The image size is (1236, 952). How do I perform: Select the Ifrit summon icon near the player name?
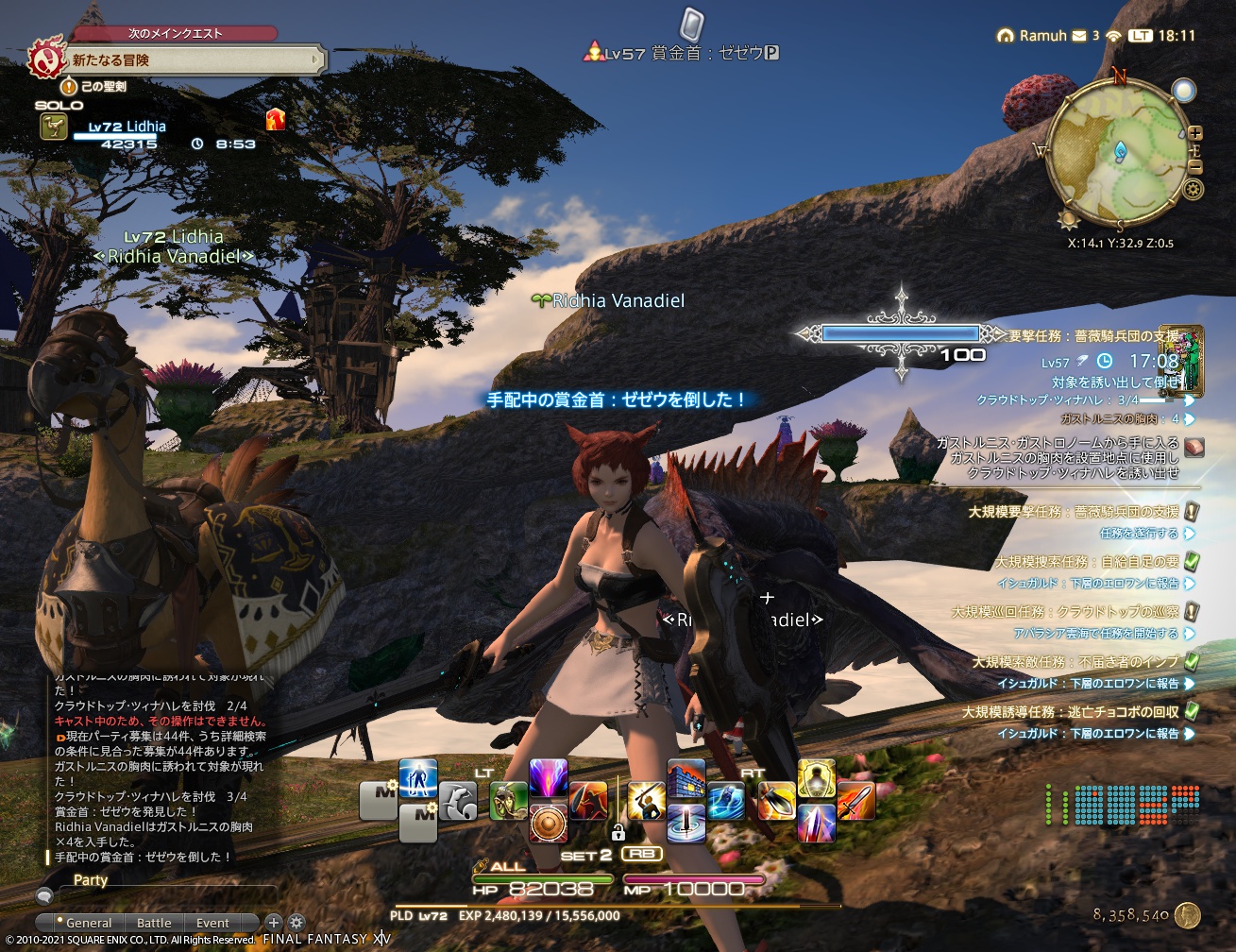[x=276, y=119]
